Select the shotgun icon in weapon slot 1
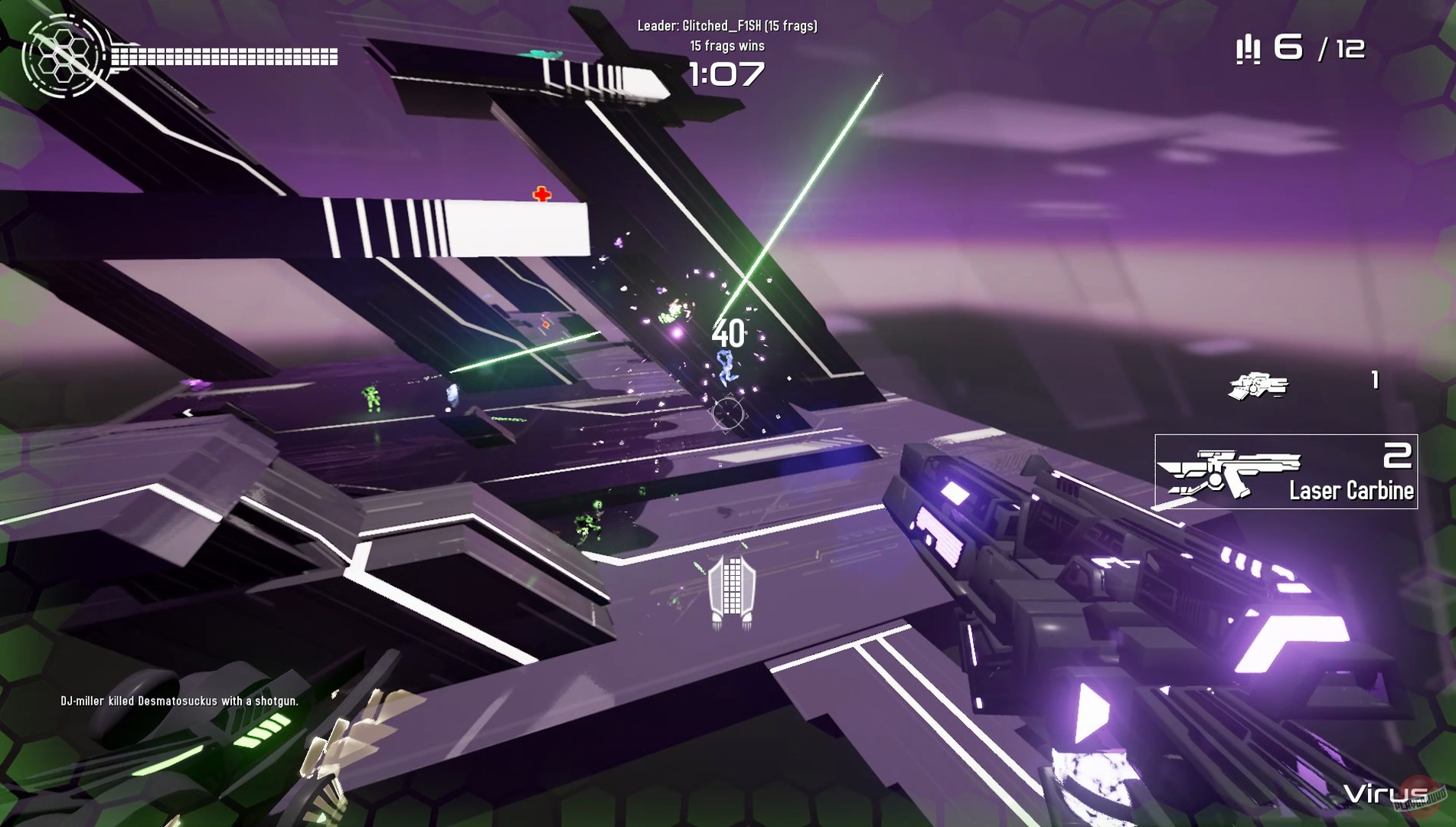This screenshot has width=1456, height=827. pos(1258,387)
